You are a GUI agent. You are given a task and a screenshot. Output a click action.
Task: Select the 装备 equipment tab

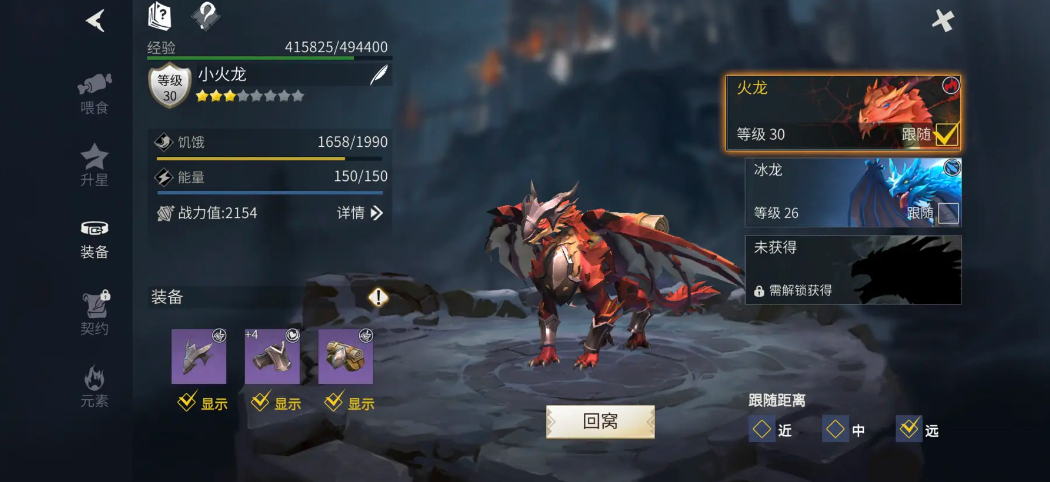tap(94, 238)
